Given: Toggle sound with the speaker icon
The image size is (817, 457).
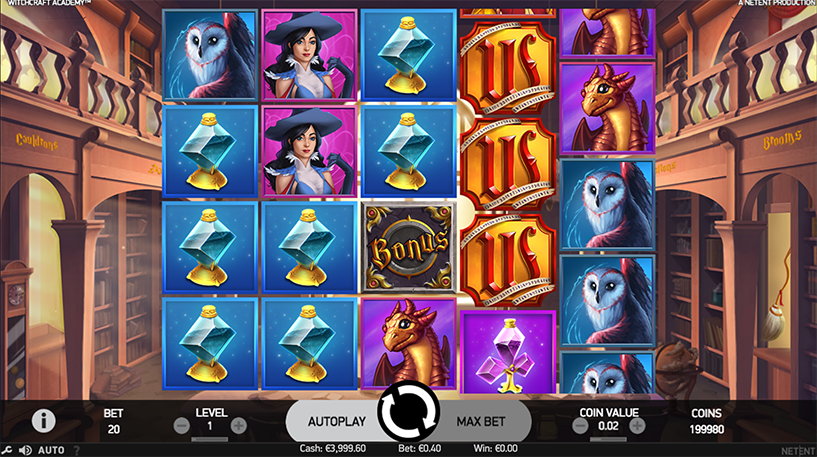Looking at the screenshot, I should click(24, 450).
